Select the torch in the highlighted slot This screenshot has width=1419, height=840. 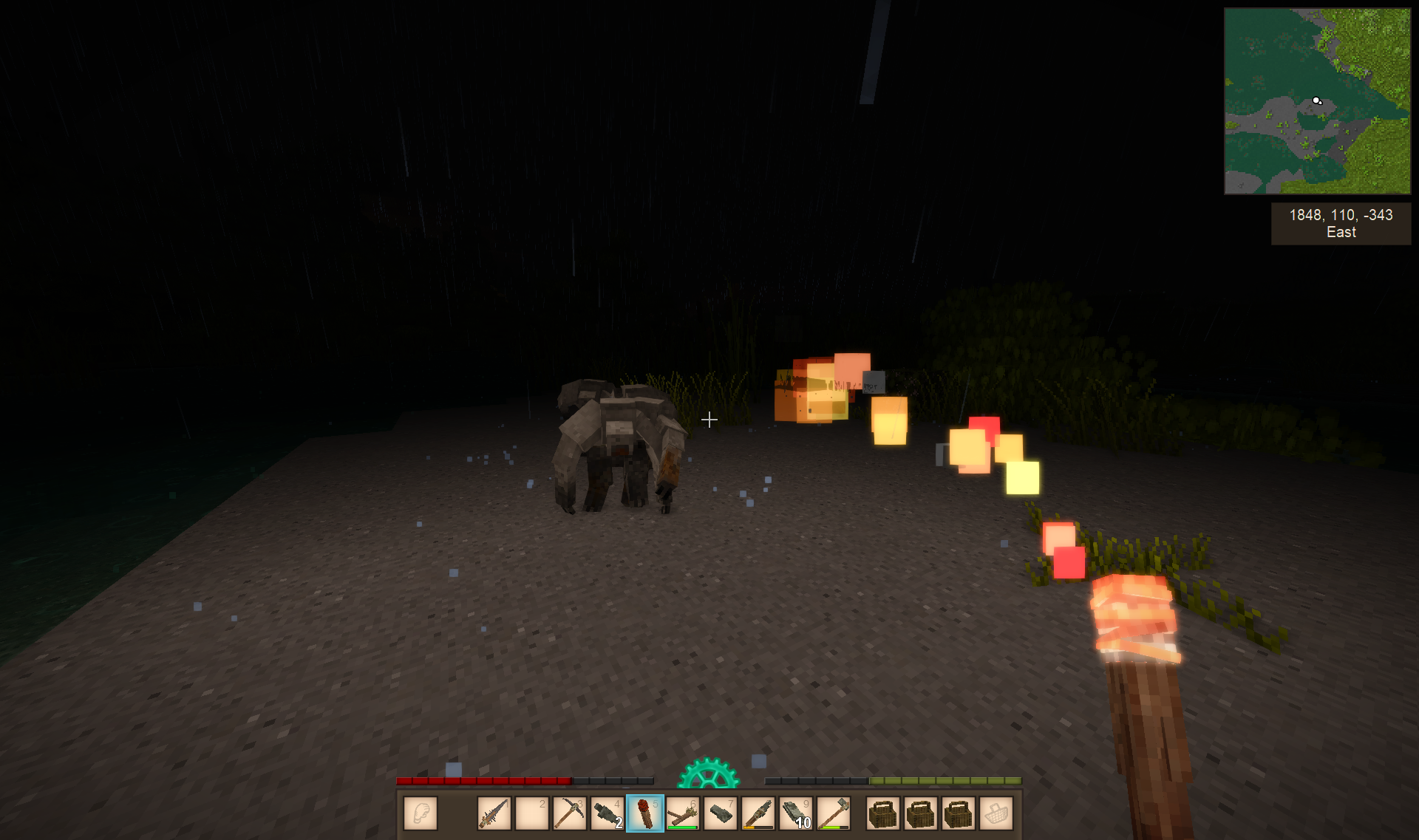645,813
